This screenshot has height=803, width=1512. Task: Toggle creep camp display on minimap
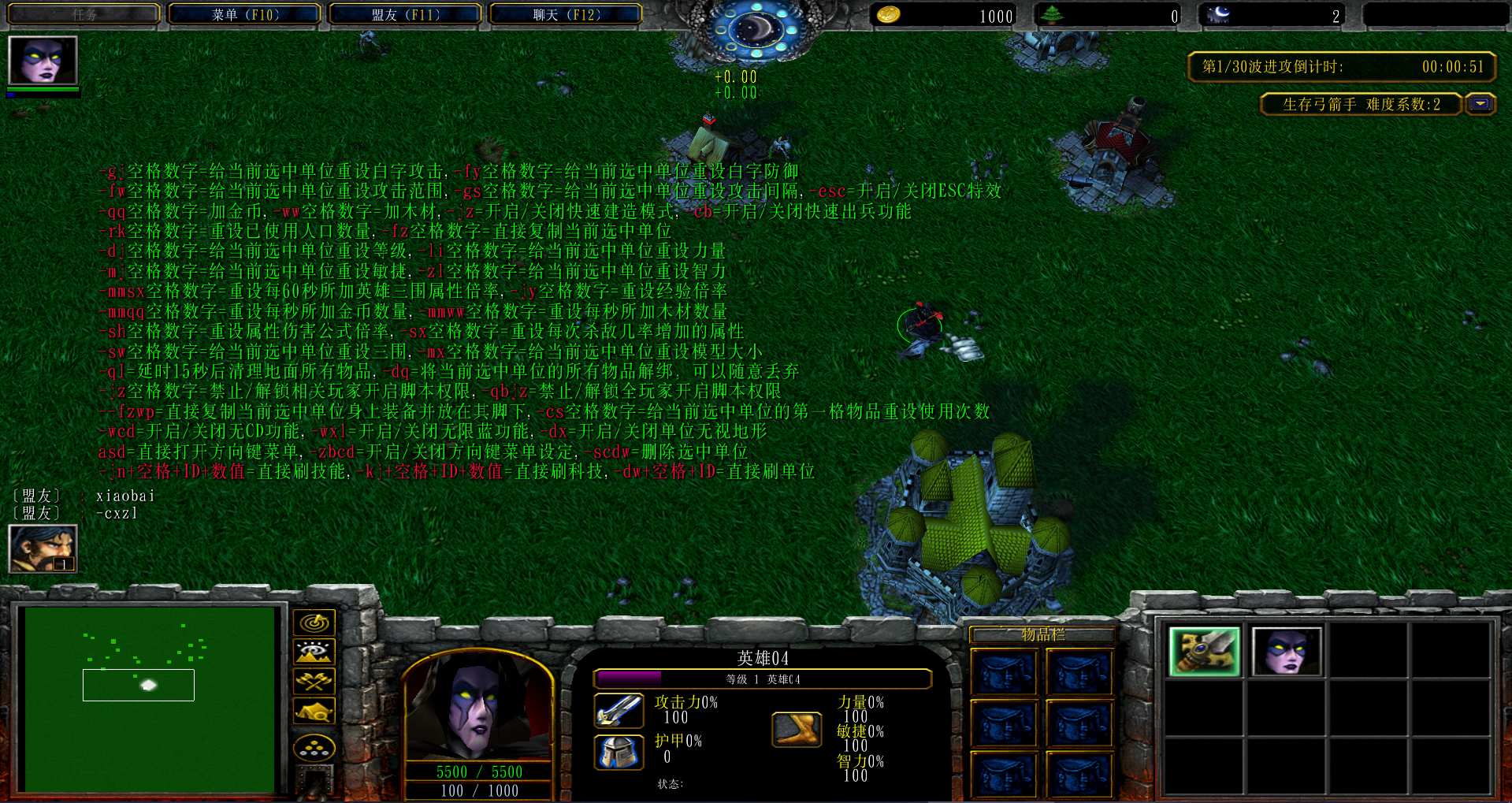click(314, 712)
